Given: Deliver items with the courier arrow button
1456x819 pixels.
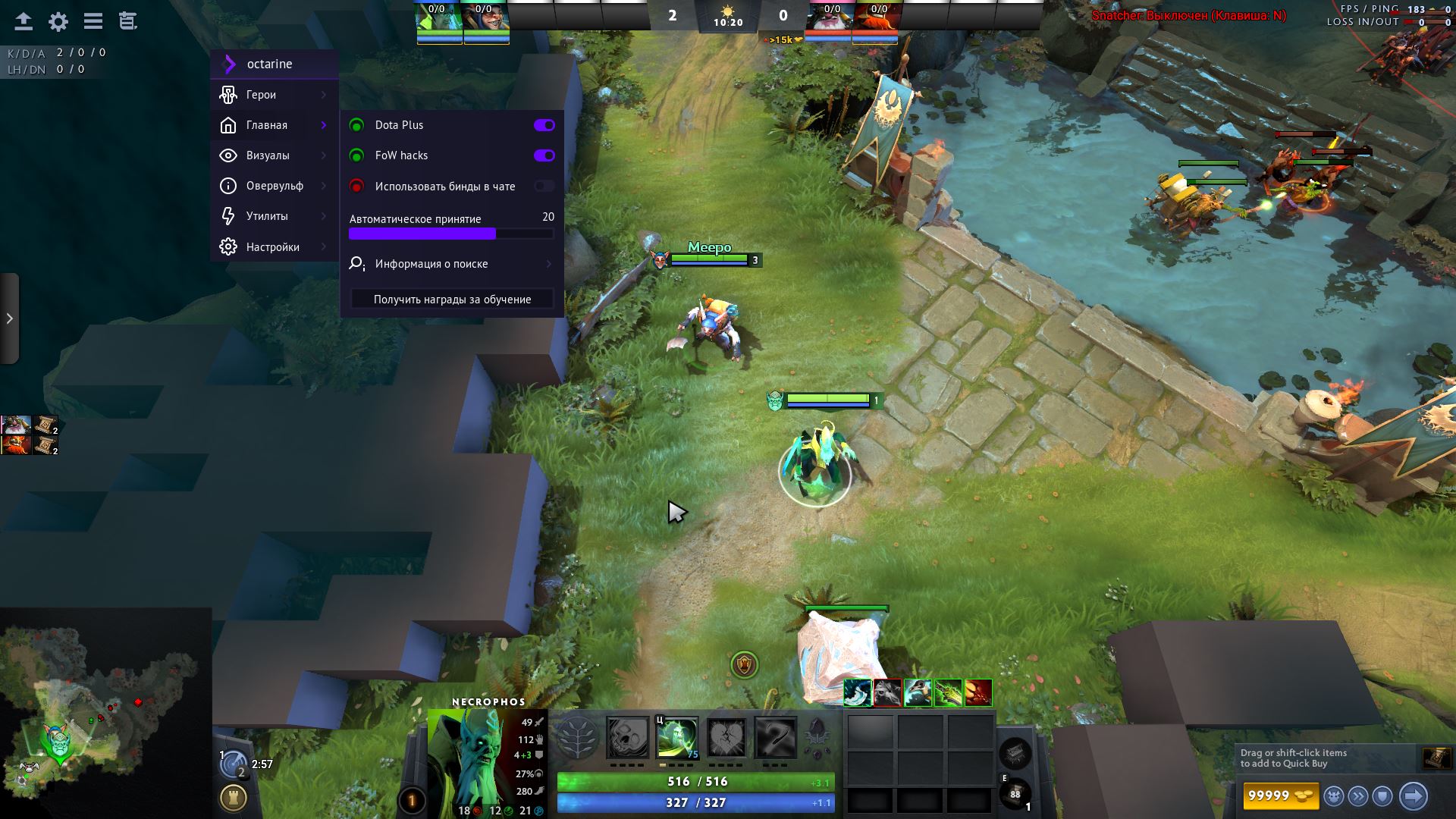Looking at the screenshot, I should point(1413,796).
